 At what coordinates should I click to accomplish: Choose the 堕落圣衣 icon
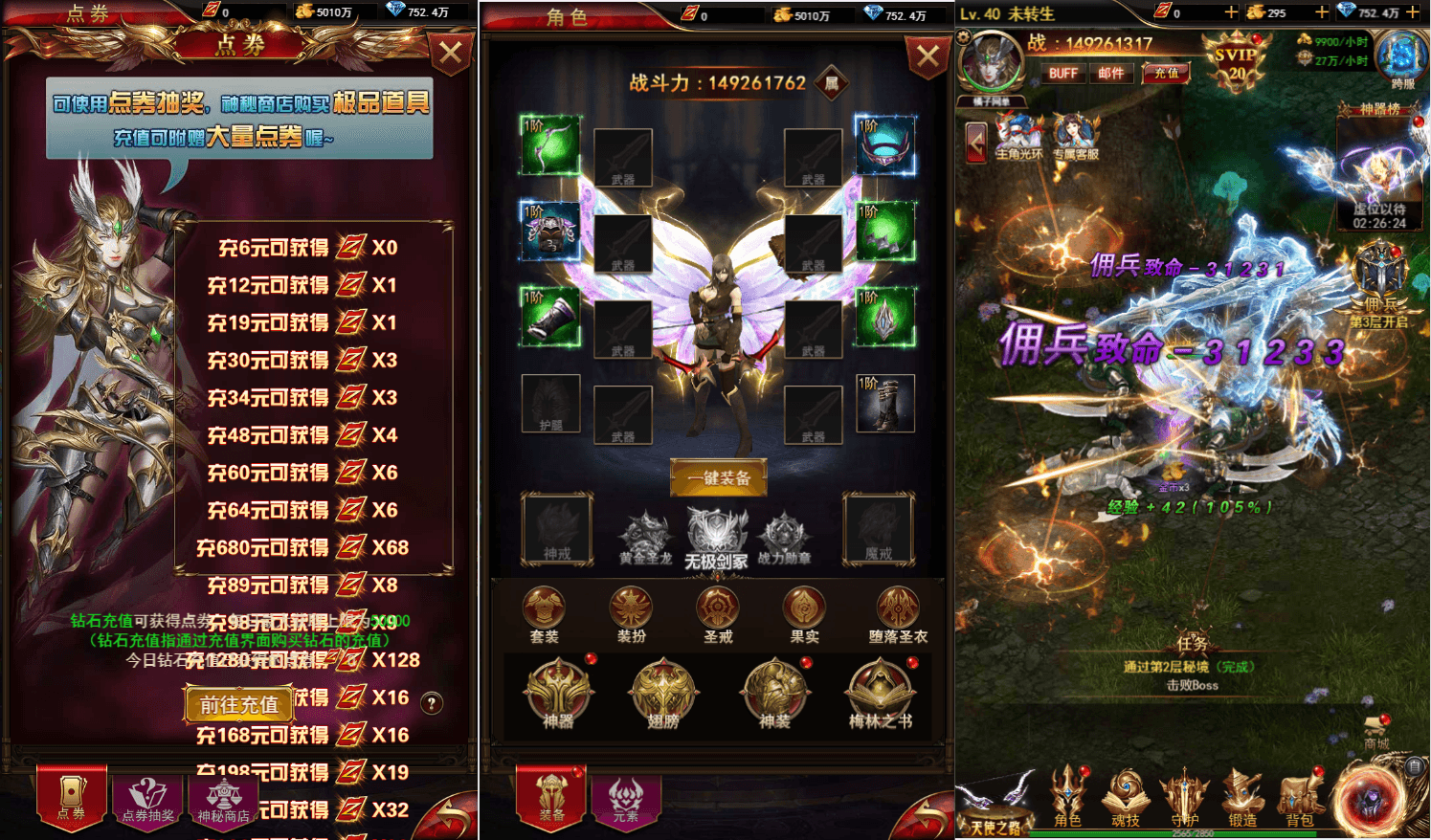(x=897, y=613)
